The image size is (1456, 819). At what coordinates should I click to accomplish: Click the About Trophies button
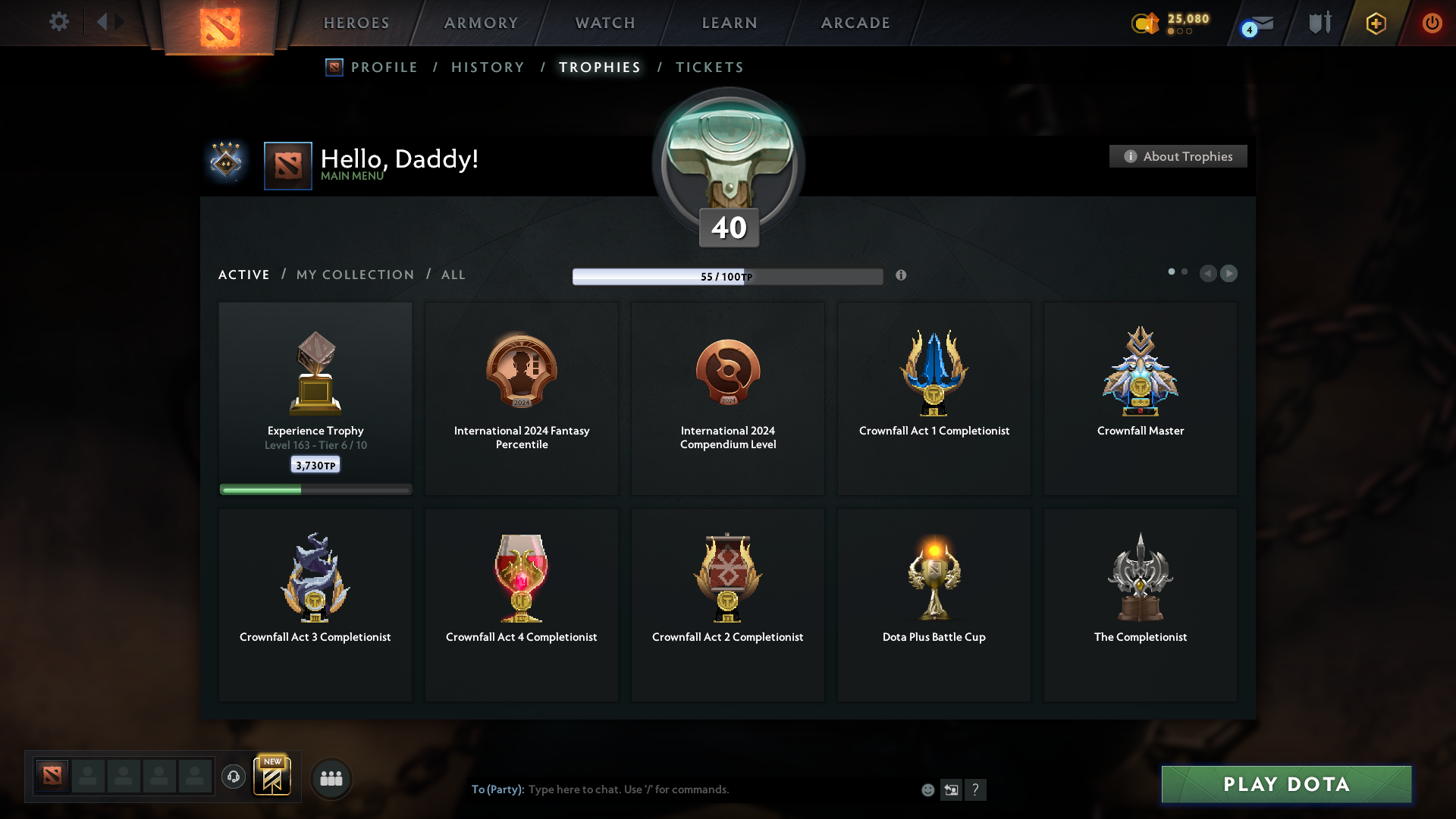1178,156
